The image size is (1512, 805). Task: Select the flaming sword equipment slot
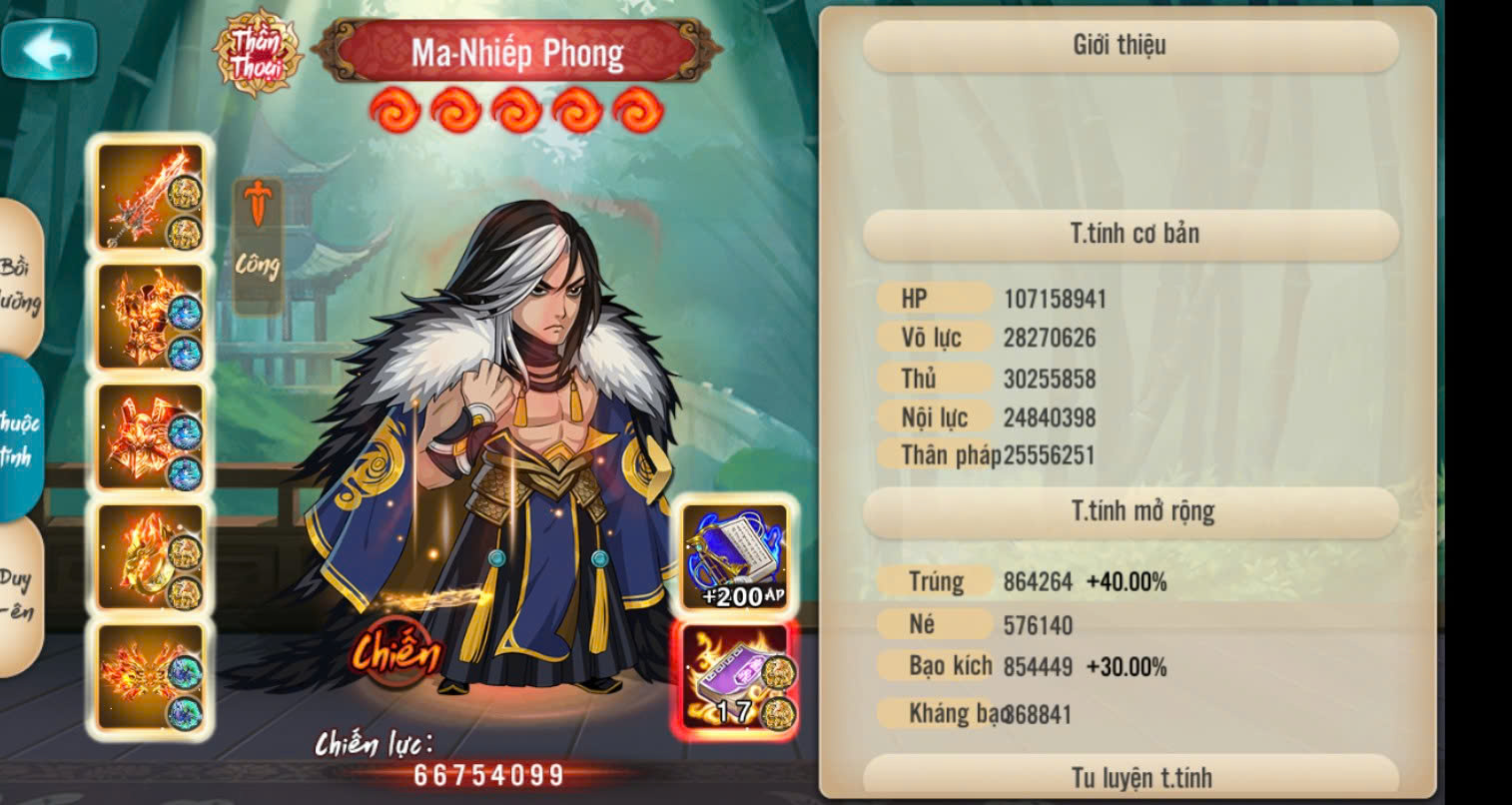150,197
